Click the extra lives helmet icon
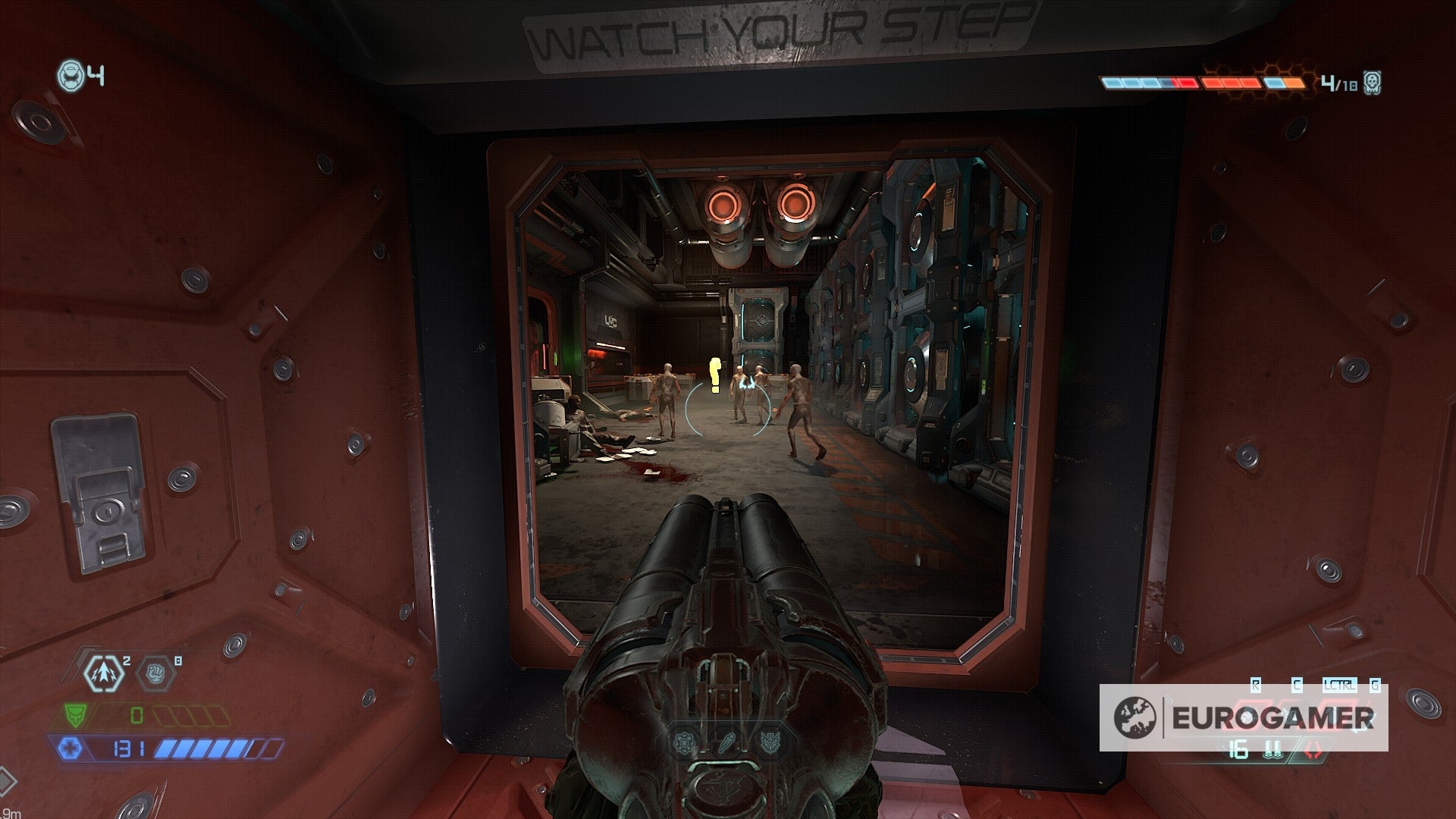This screenshot has width=1456, height=819. click(x=70, y=74)
